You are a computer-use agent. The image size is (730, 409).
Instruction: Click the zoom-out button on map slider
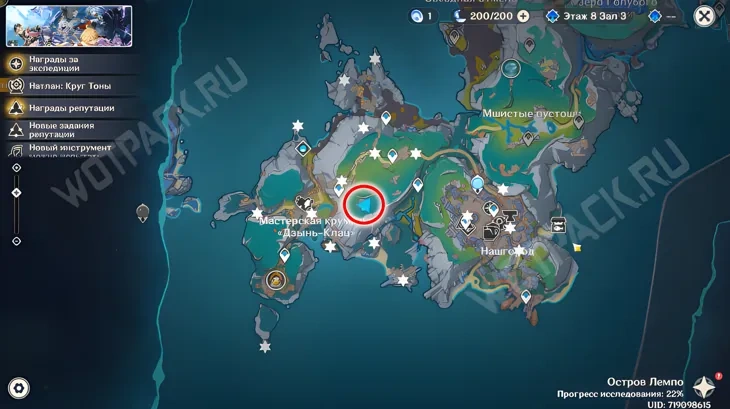click(x=16, y=241)
